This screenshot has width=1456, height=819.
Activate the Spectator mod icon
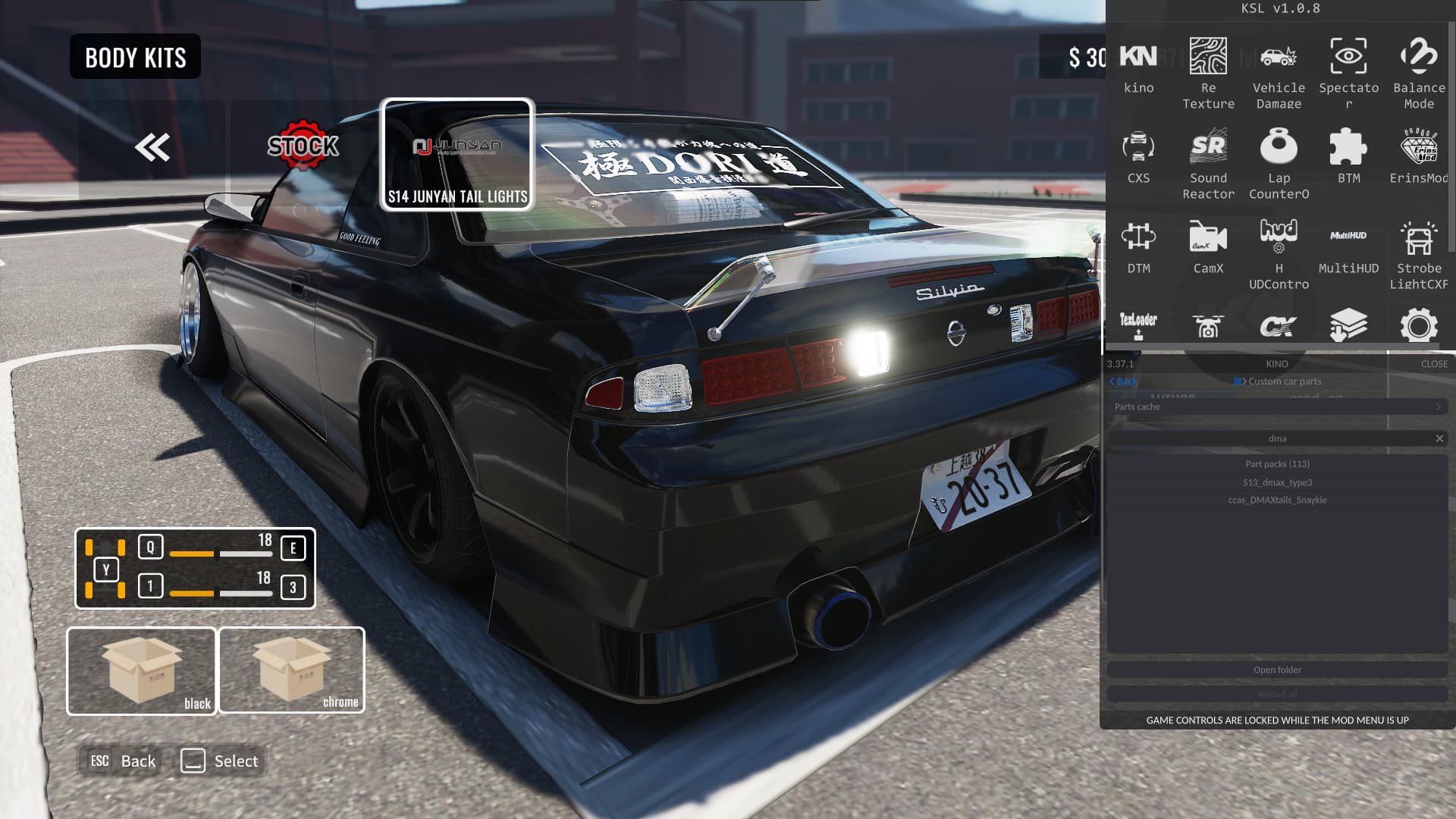pyautogui.click(x=1348, y=71)
